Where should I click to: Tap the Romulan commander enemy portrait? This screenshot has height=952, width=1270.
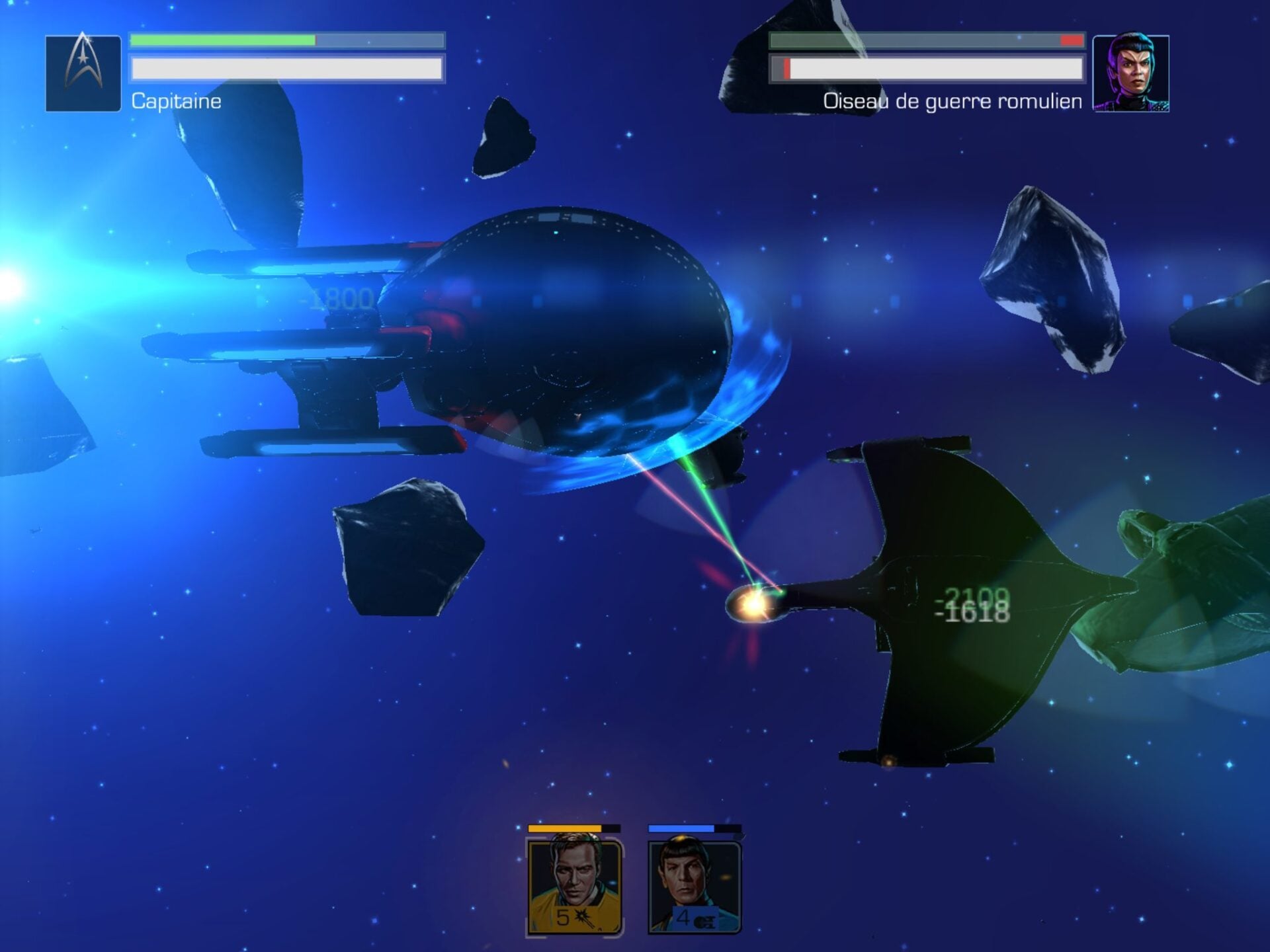coord(1130,73)
